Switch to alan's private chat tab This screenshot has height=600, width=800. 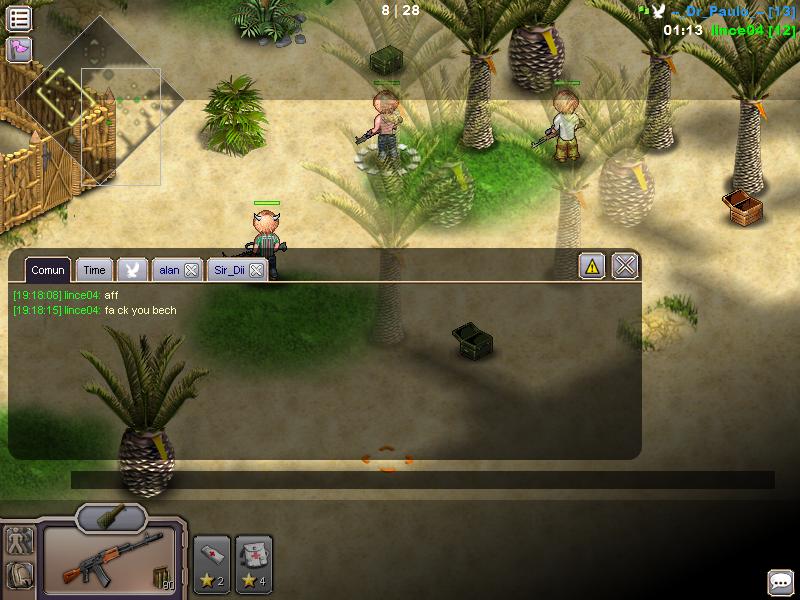pyautogui.click(x=169, y=270)
